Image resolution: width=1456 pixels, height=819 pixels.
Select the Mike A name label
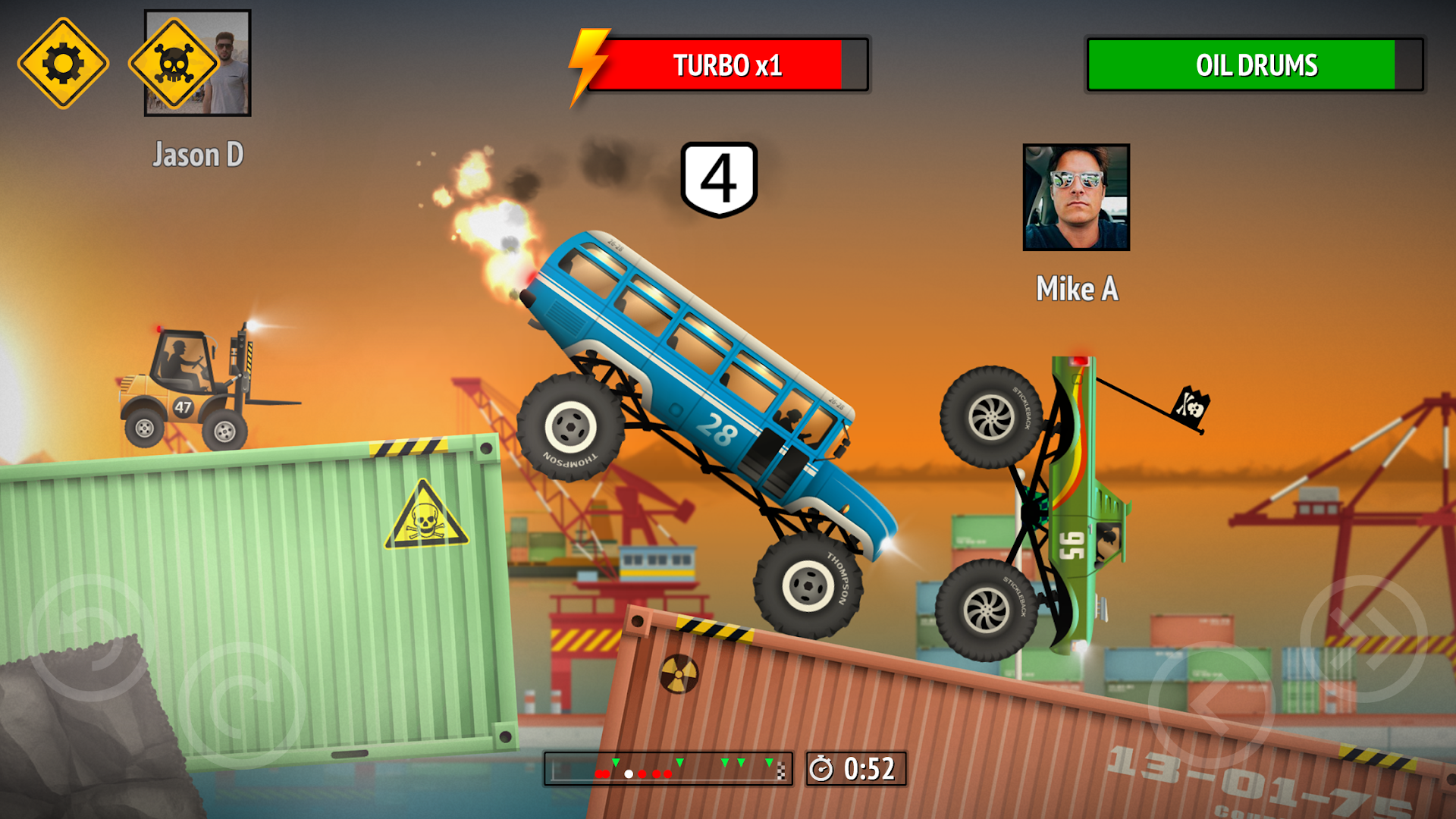tap(1076, 289)
